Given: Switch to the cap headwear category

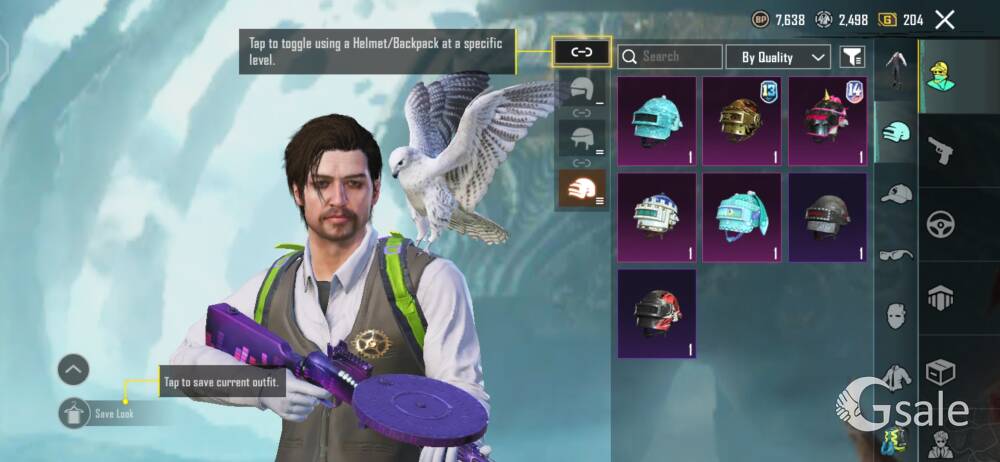Looking at the screenshot, I should pyautogui.click(x=896, y=194).
